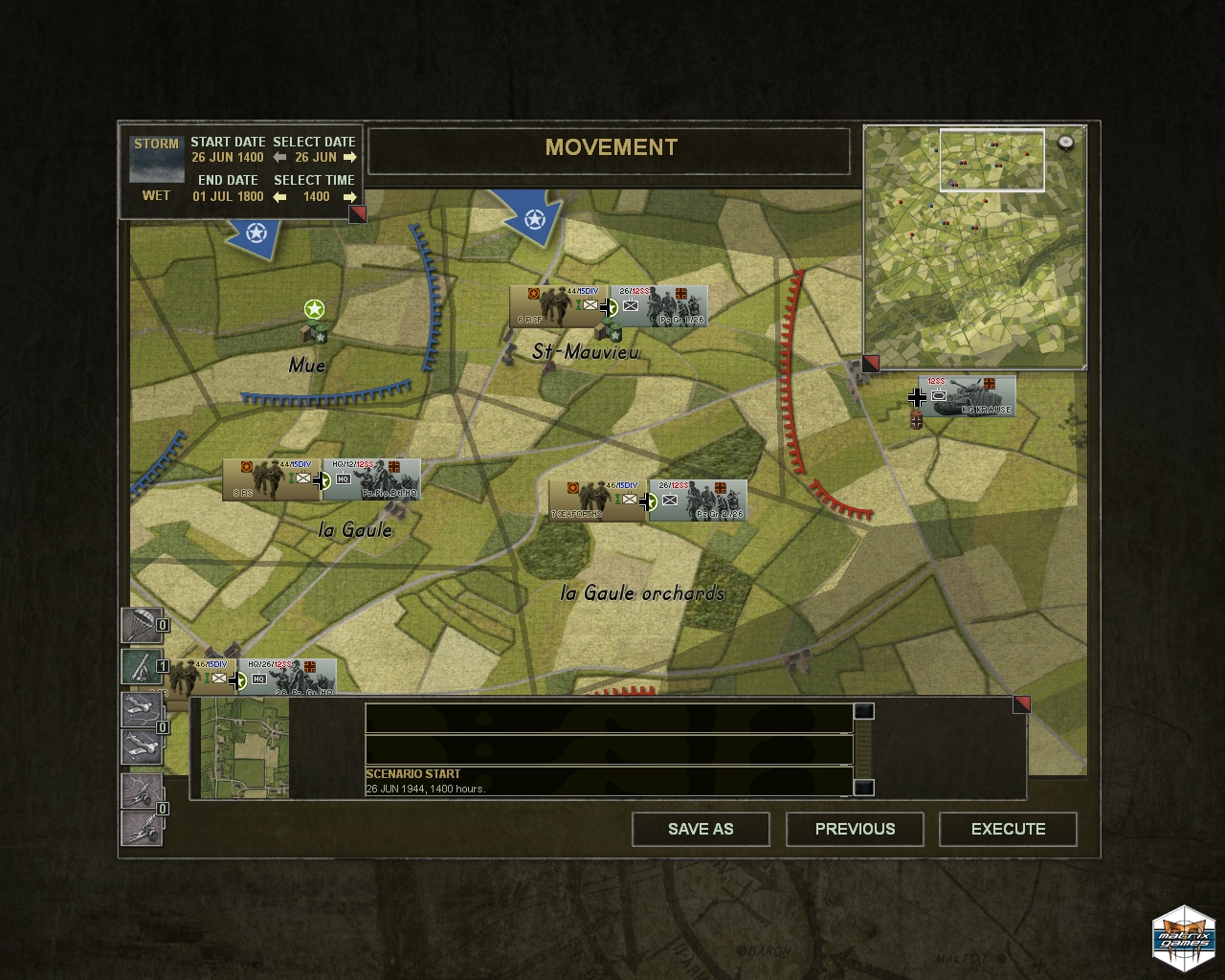
Task: Select the KG Krause tank unit
Action: (x=967, y=396)
